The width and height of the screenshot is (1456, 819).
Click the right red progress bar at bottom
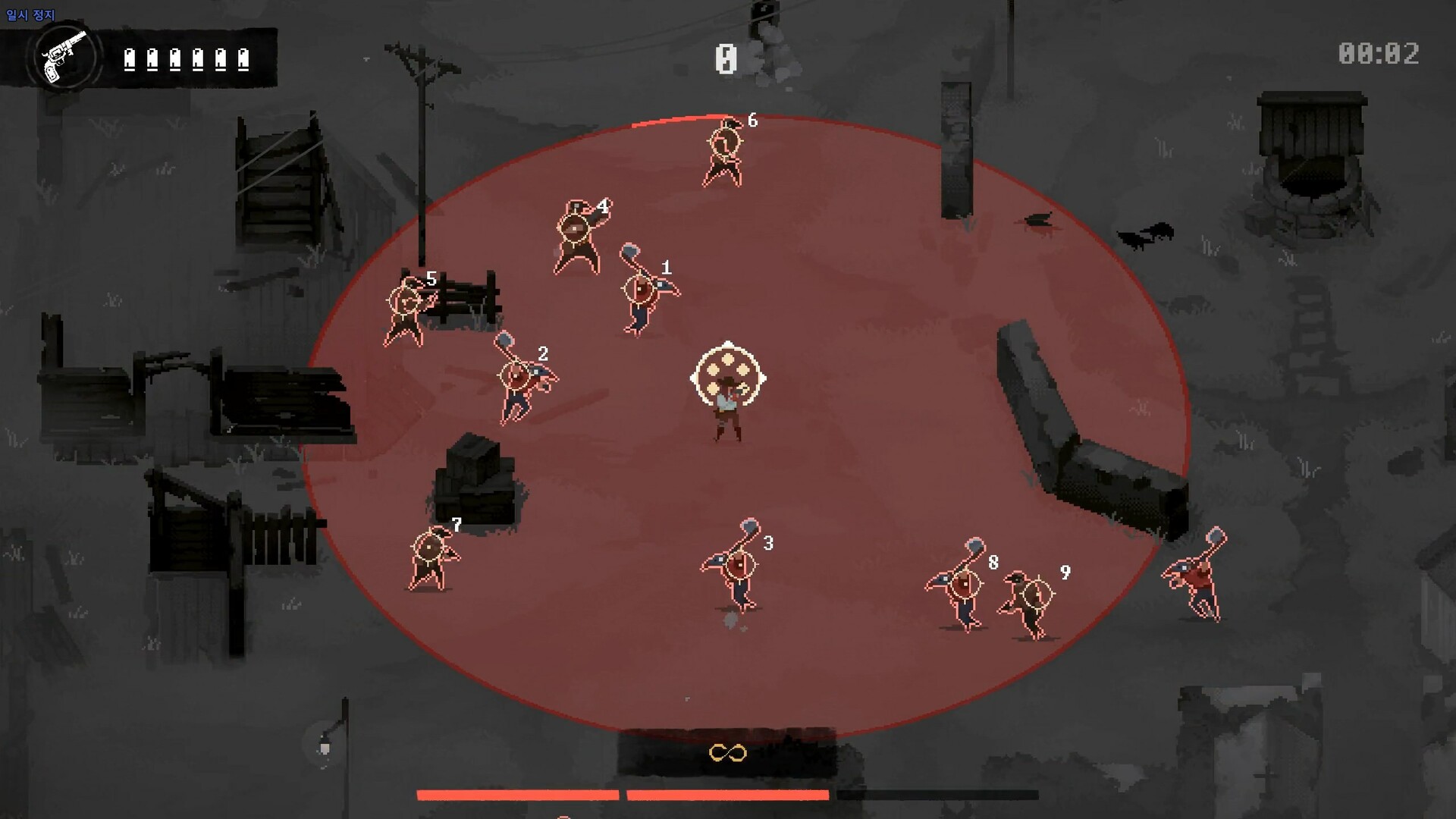click(x=728, y=795)
